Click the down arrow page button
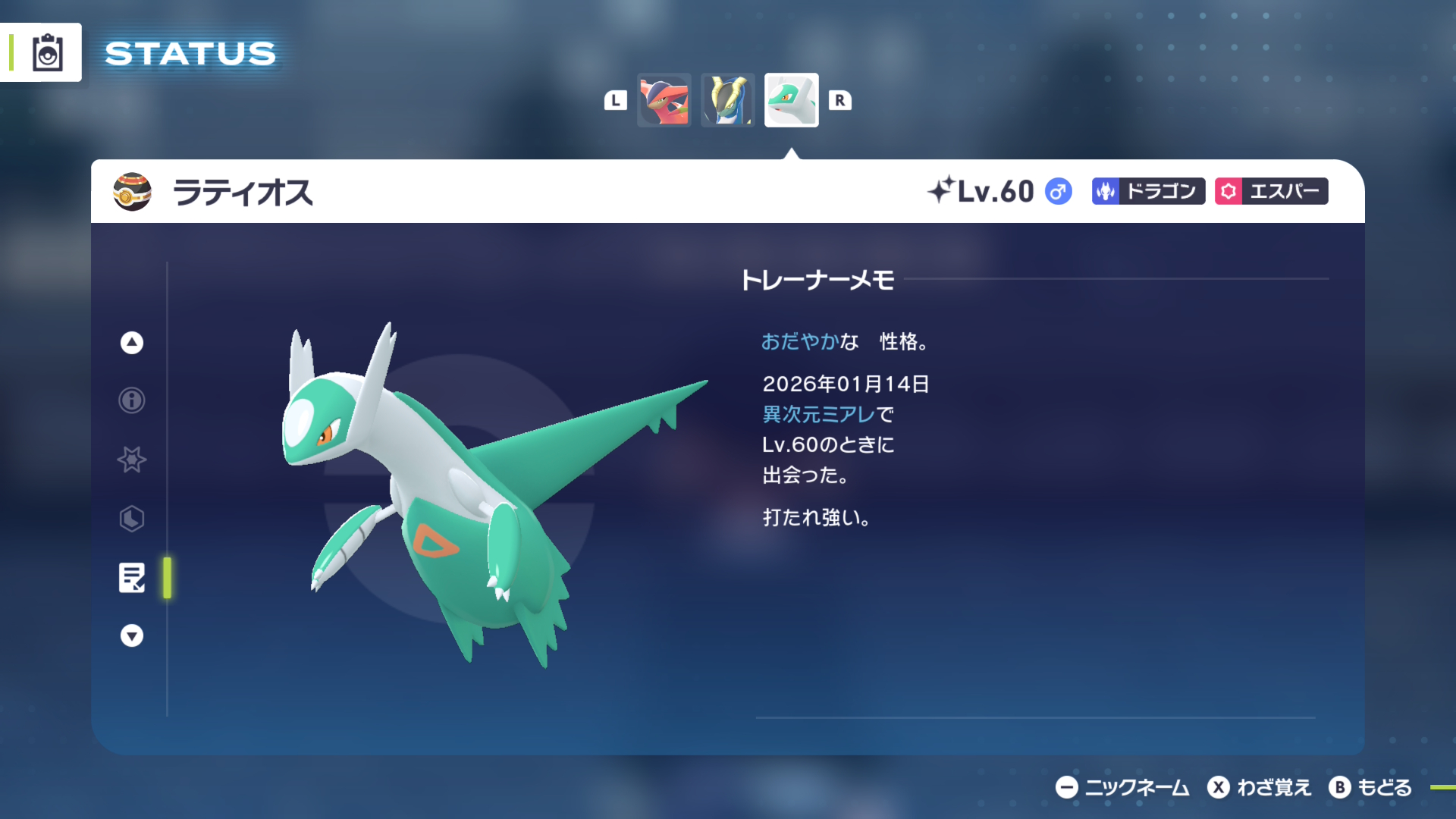This screenshot has width=1456, height=819. (x=132, y=635)
